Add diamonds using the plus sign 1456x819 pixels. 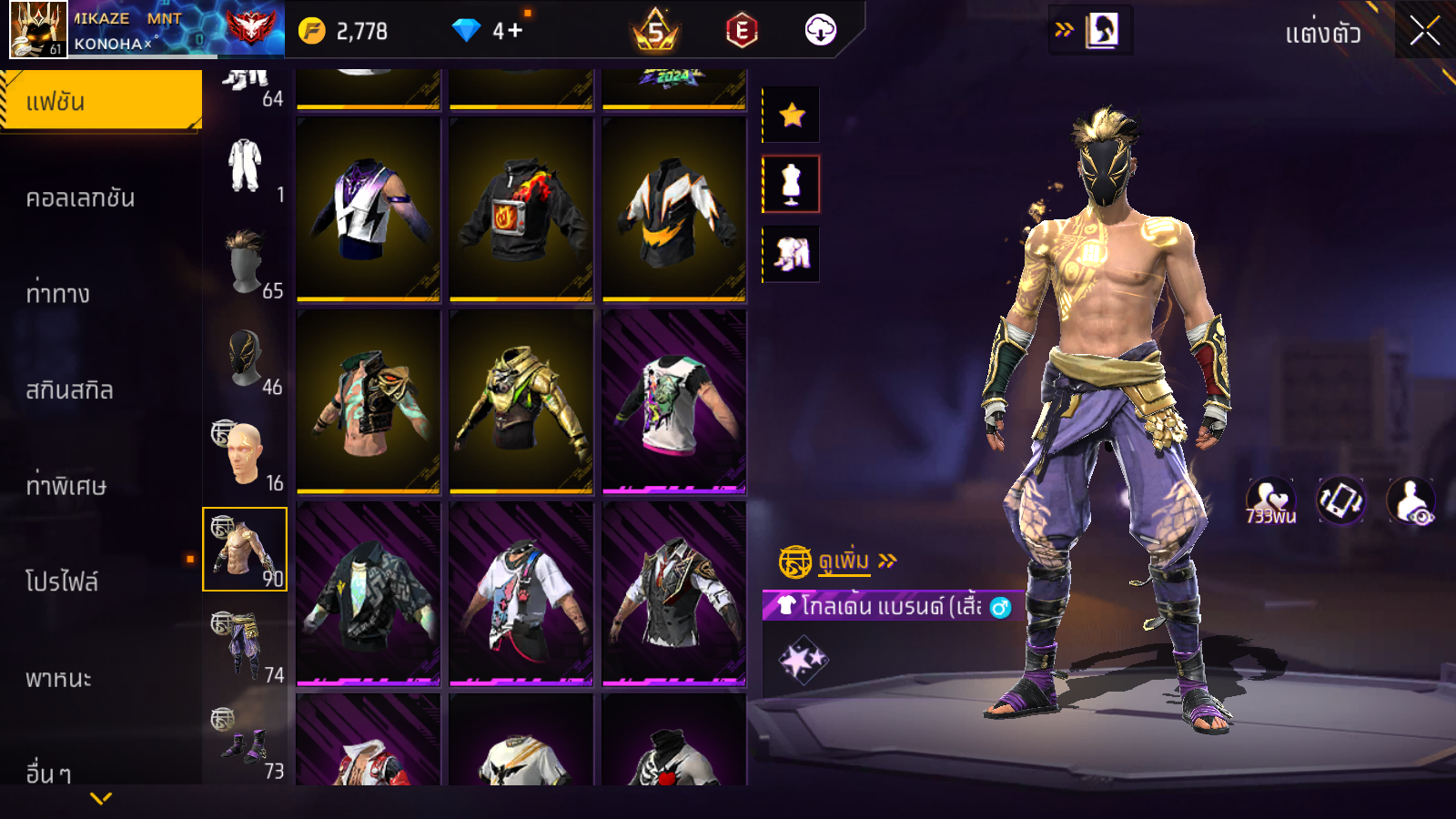515,31
